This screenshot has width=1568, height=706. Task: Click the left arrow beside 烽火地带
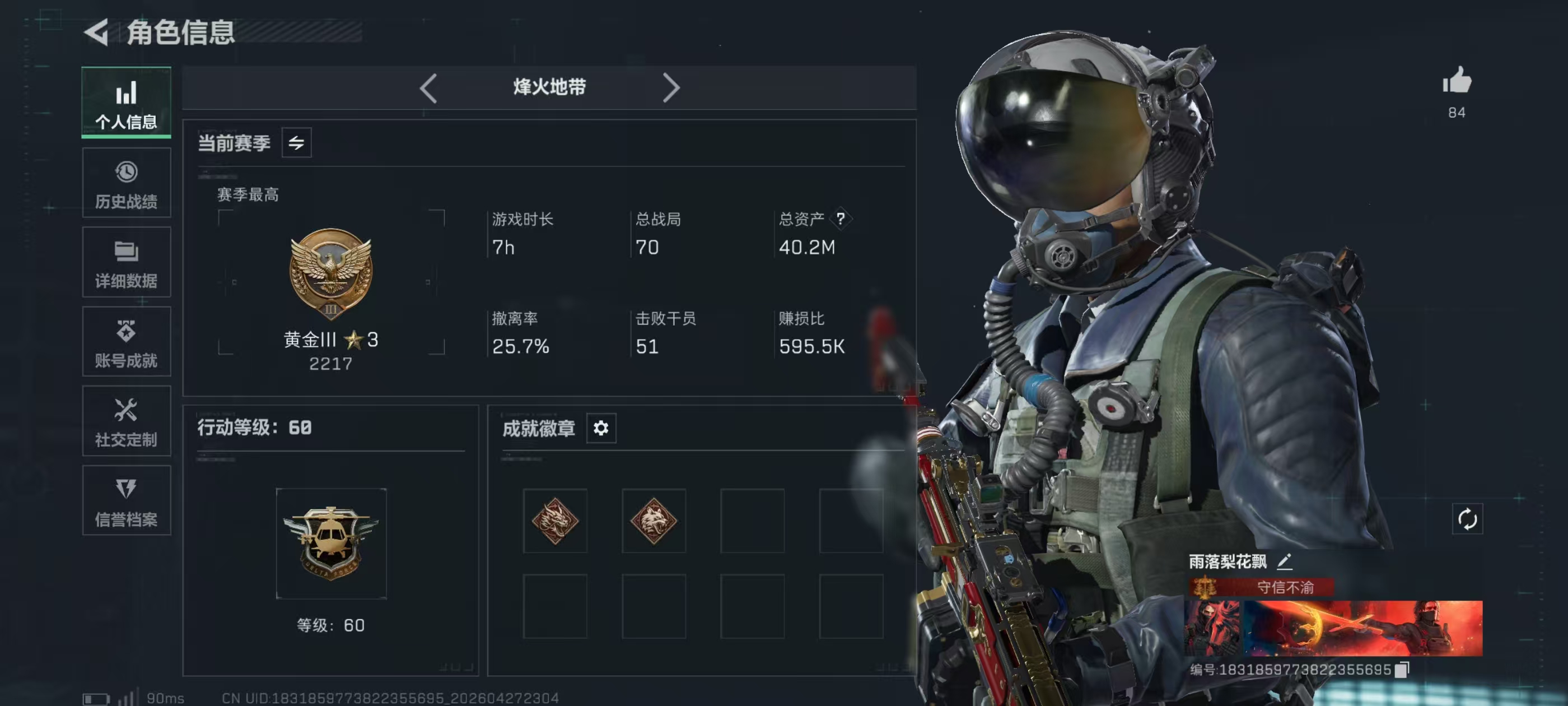(x=428, y=89)
